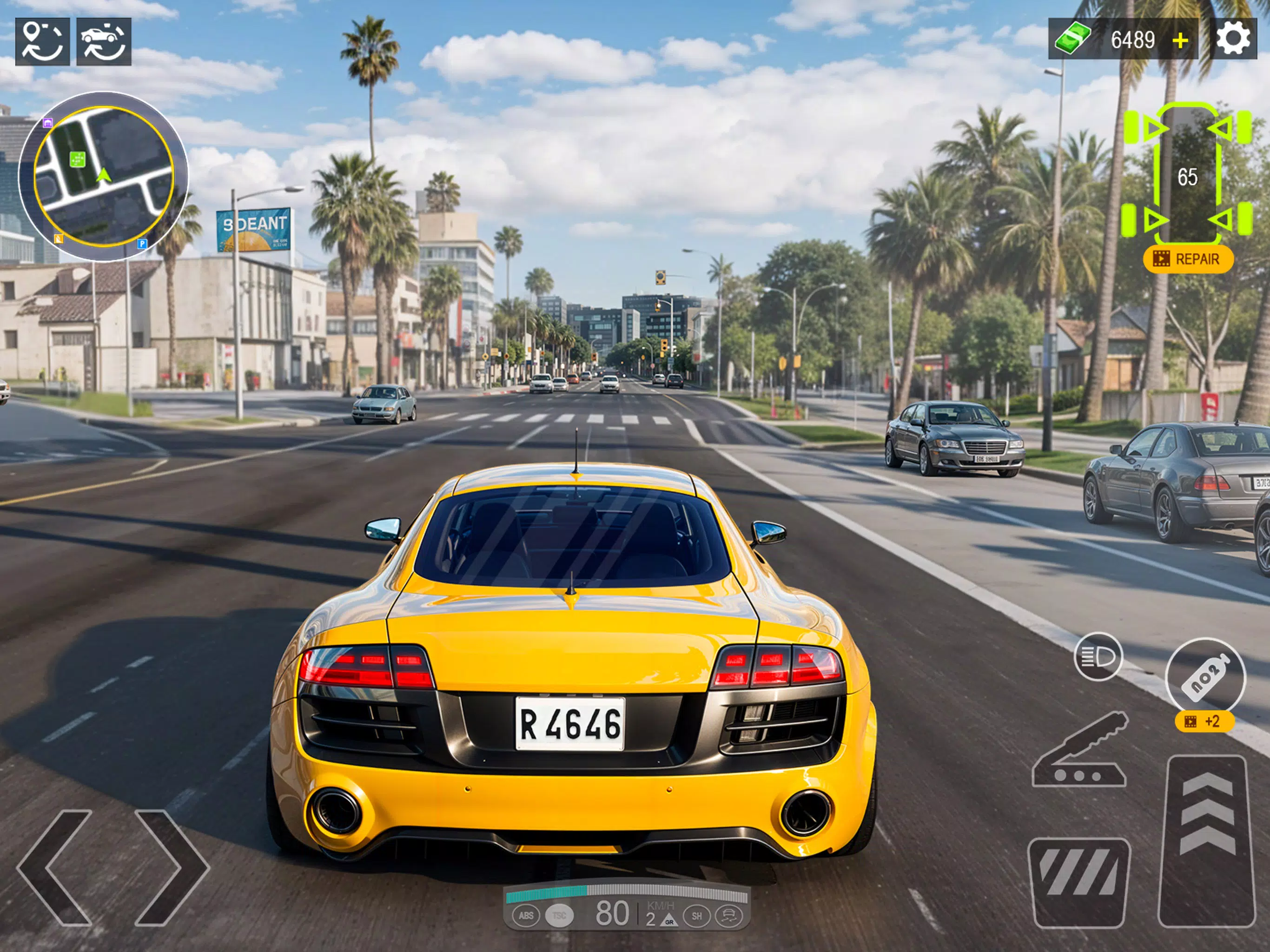This screenshot has height=952, width=1270.
Task: Enable the TSC traction system
Action: coord(560,916)
